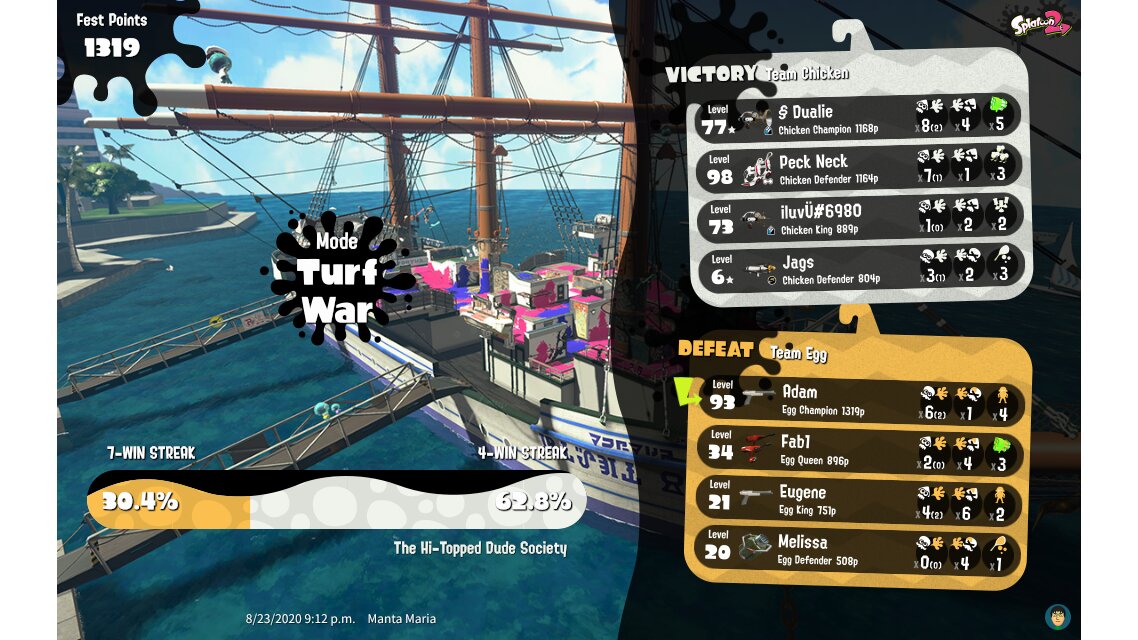
Task: Open Adam's result row in Team Egg
Action: (x=860, y=400)
